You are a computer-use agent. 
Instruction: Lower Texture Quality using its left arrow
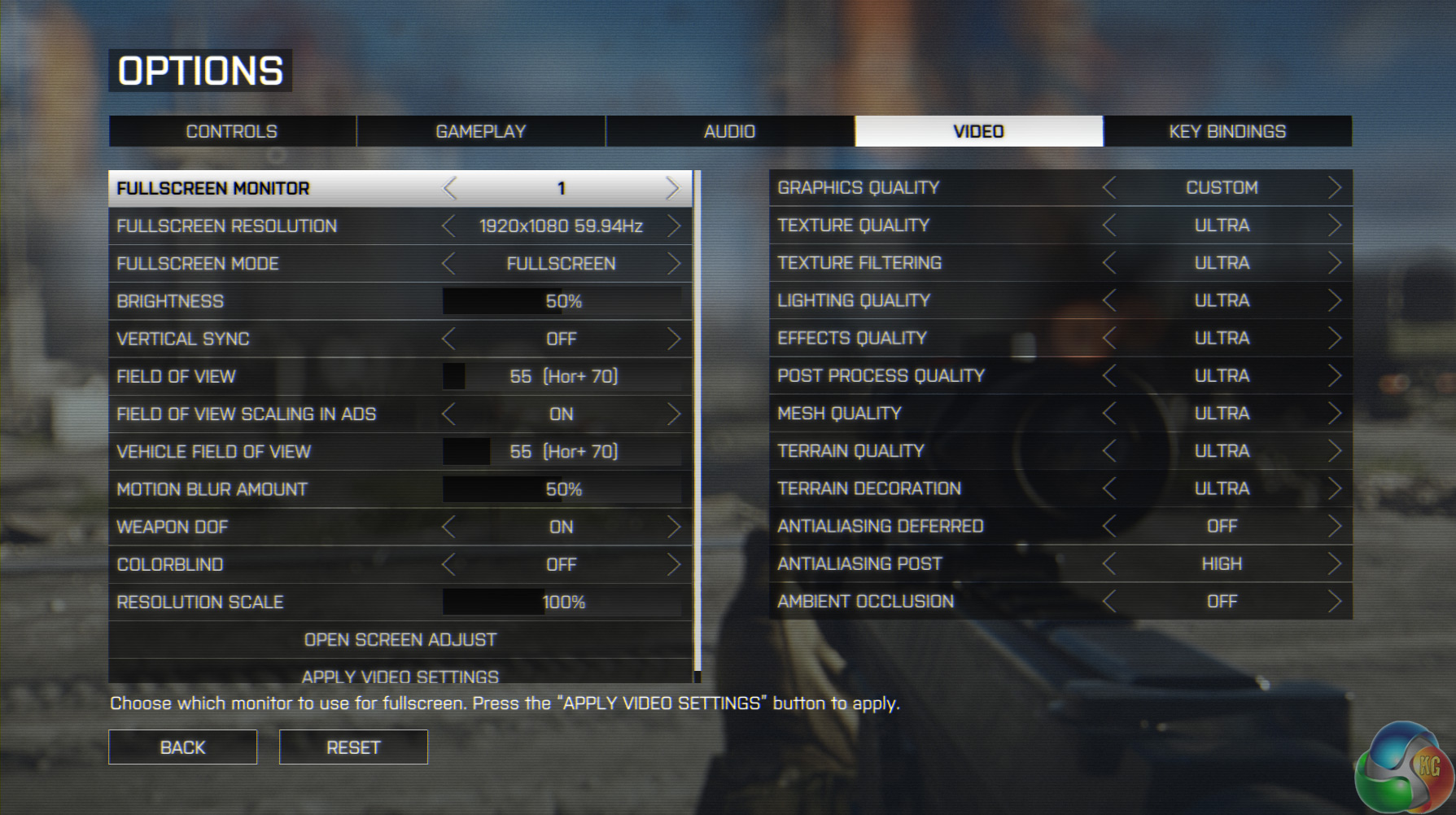(x=1108, y=226)
